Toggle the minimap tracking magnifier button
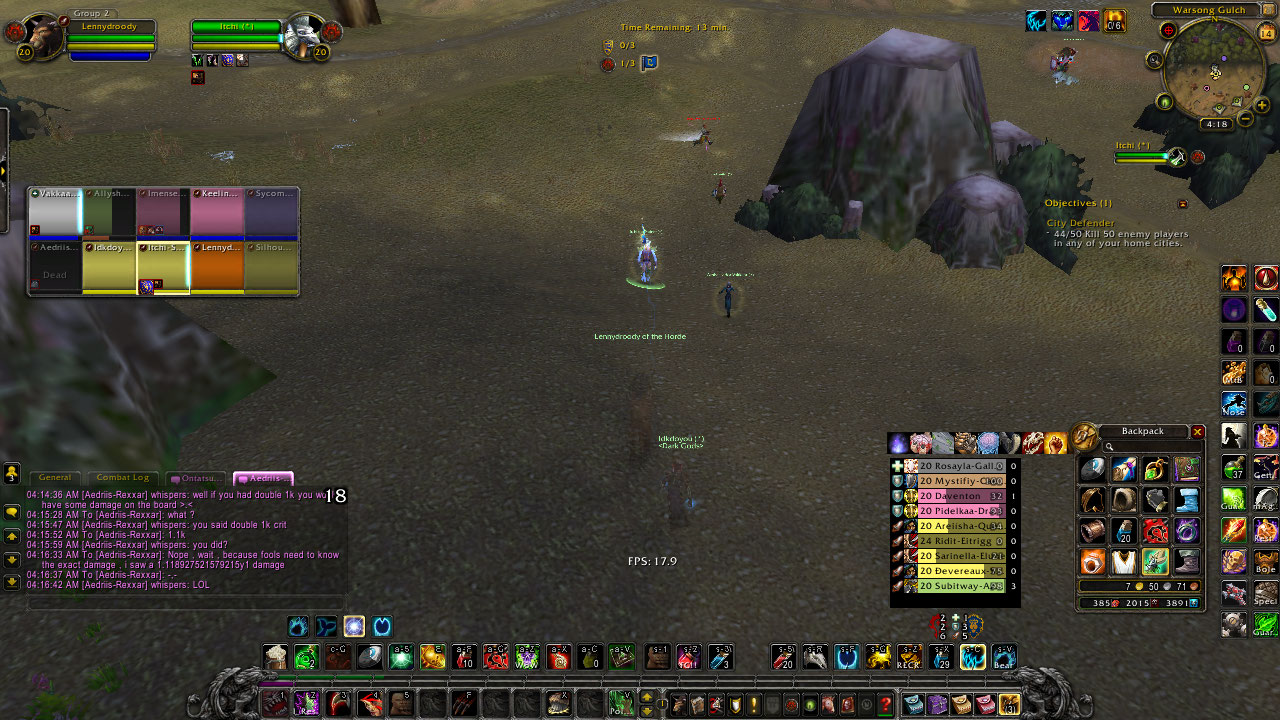 (x=1155, y=61)
